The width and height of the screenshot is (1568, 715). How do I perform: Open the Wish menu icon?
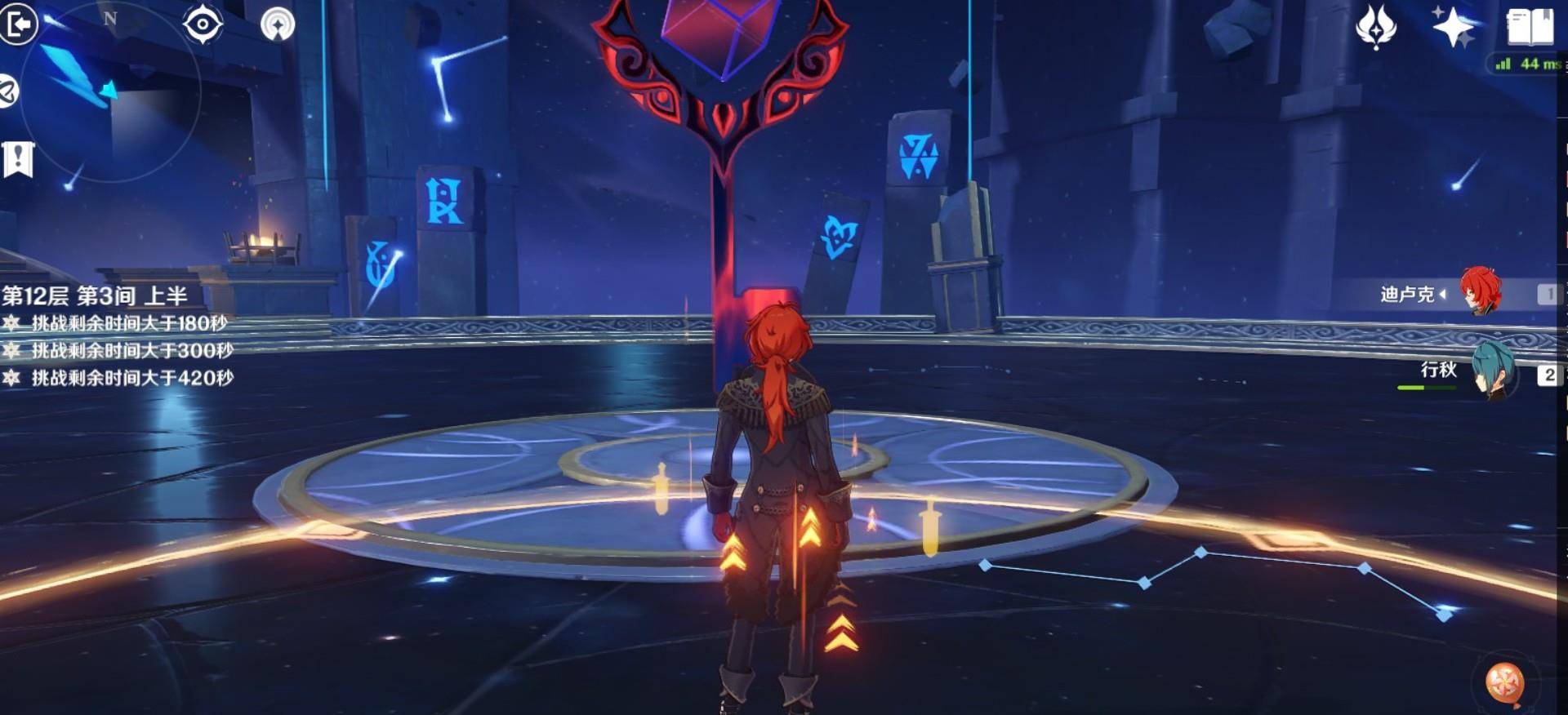[x=1376, y=26]
